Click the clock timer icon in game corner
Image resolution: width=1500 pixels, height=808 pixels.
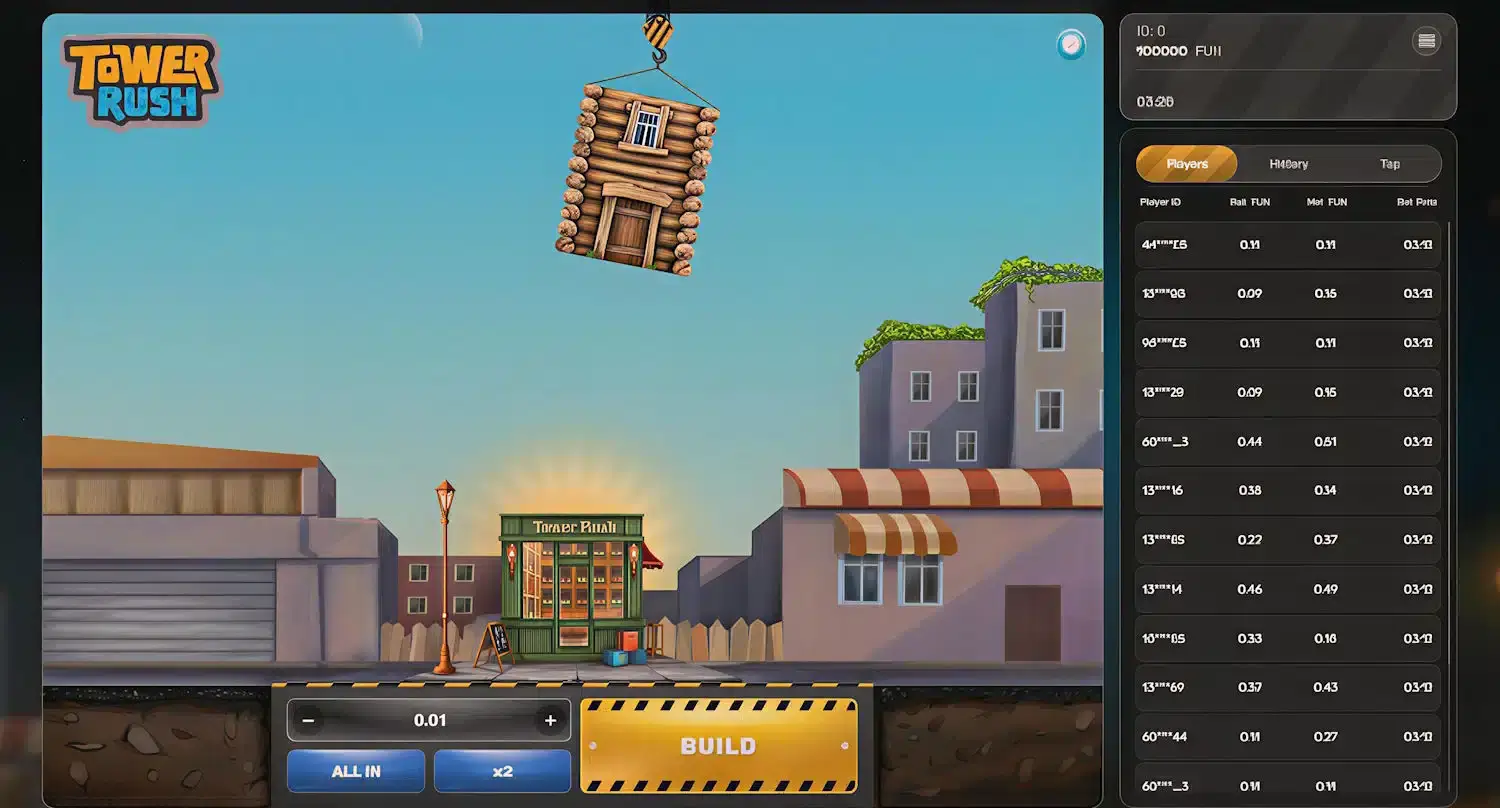[x=1071, y=45]
